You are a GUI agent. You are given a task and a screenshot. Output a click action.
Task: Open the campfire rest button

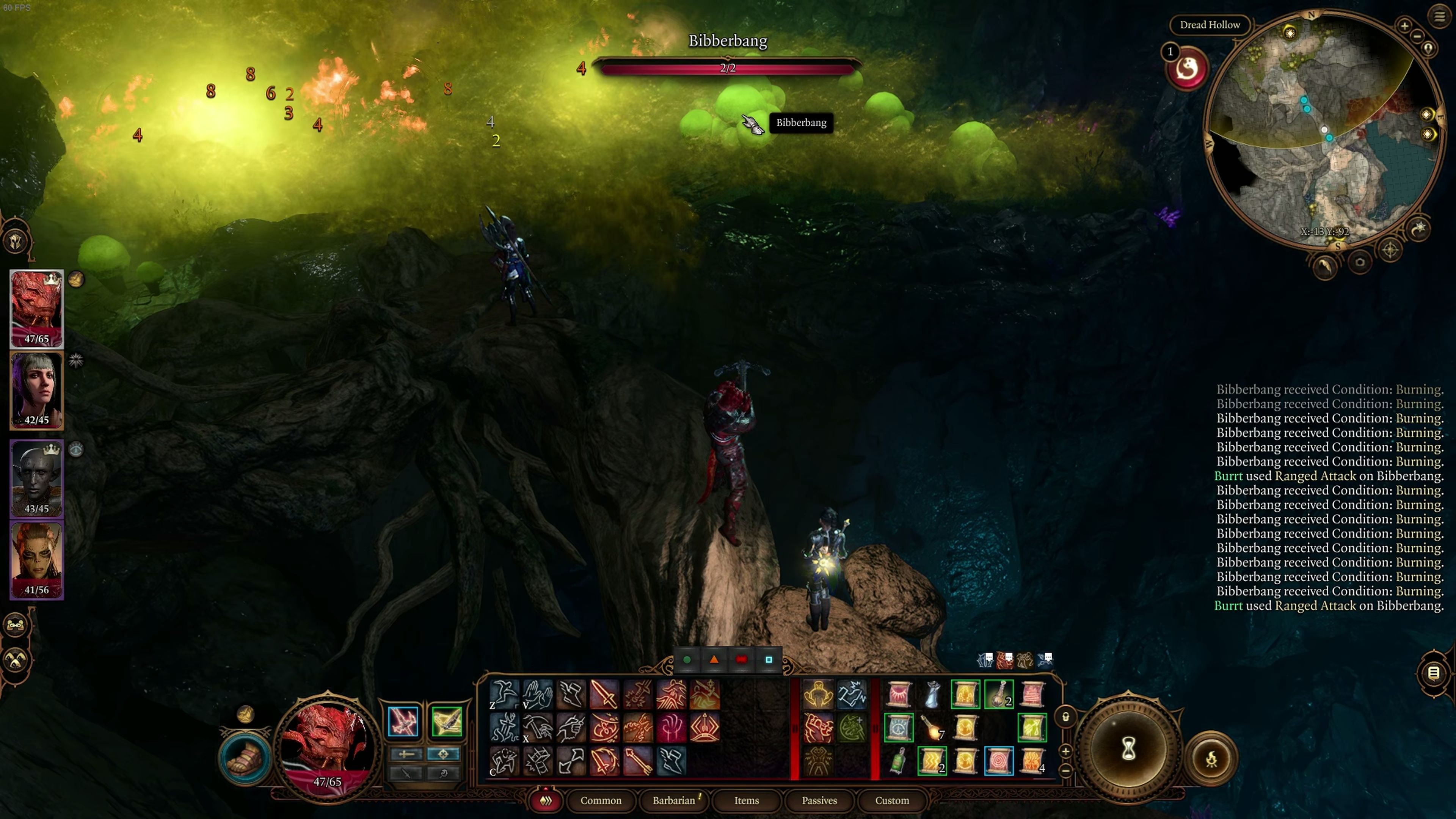click(1211, 758)
